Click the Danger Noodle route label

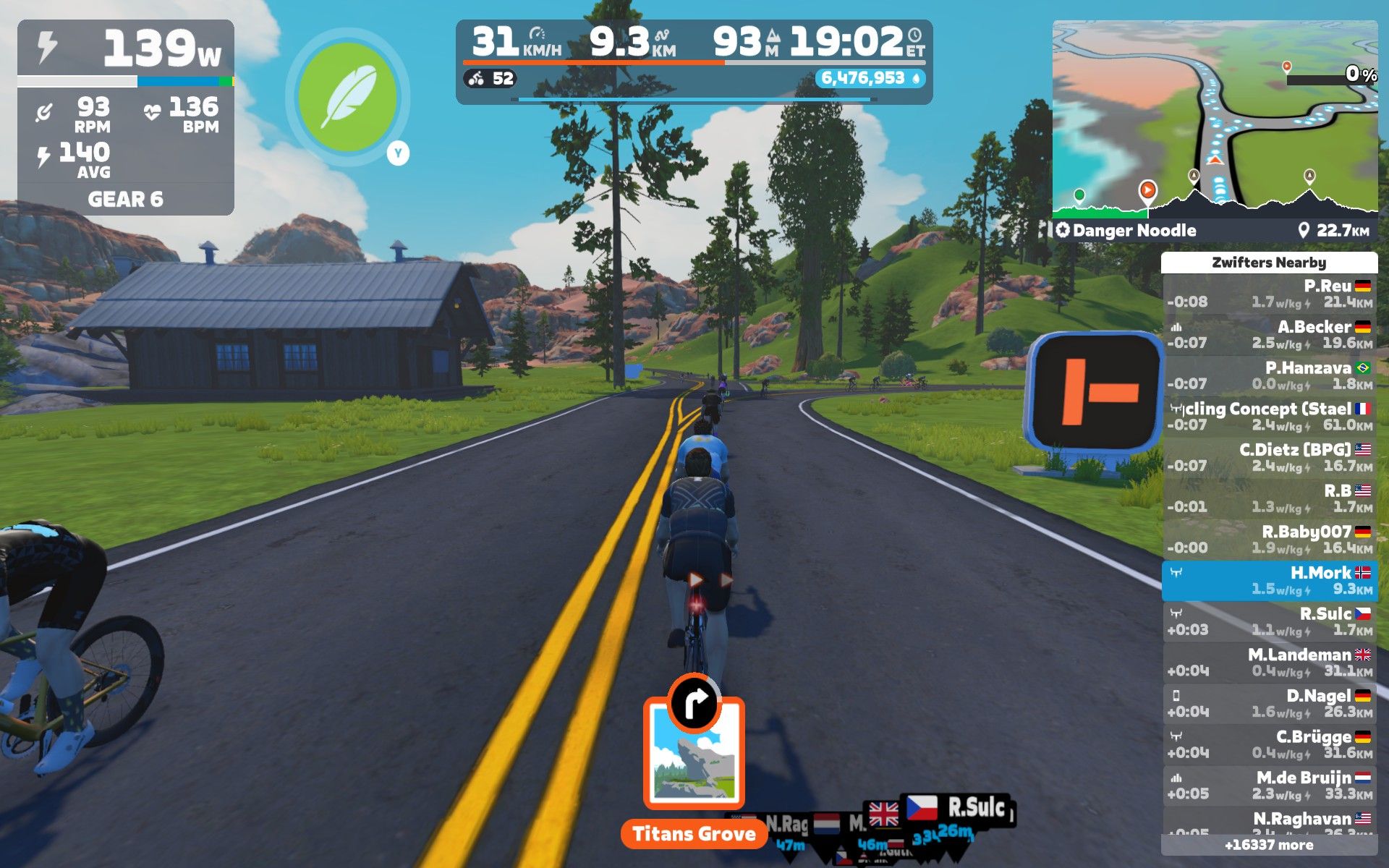point(1133,231)
